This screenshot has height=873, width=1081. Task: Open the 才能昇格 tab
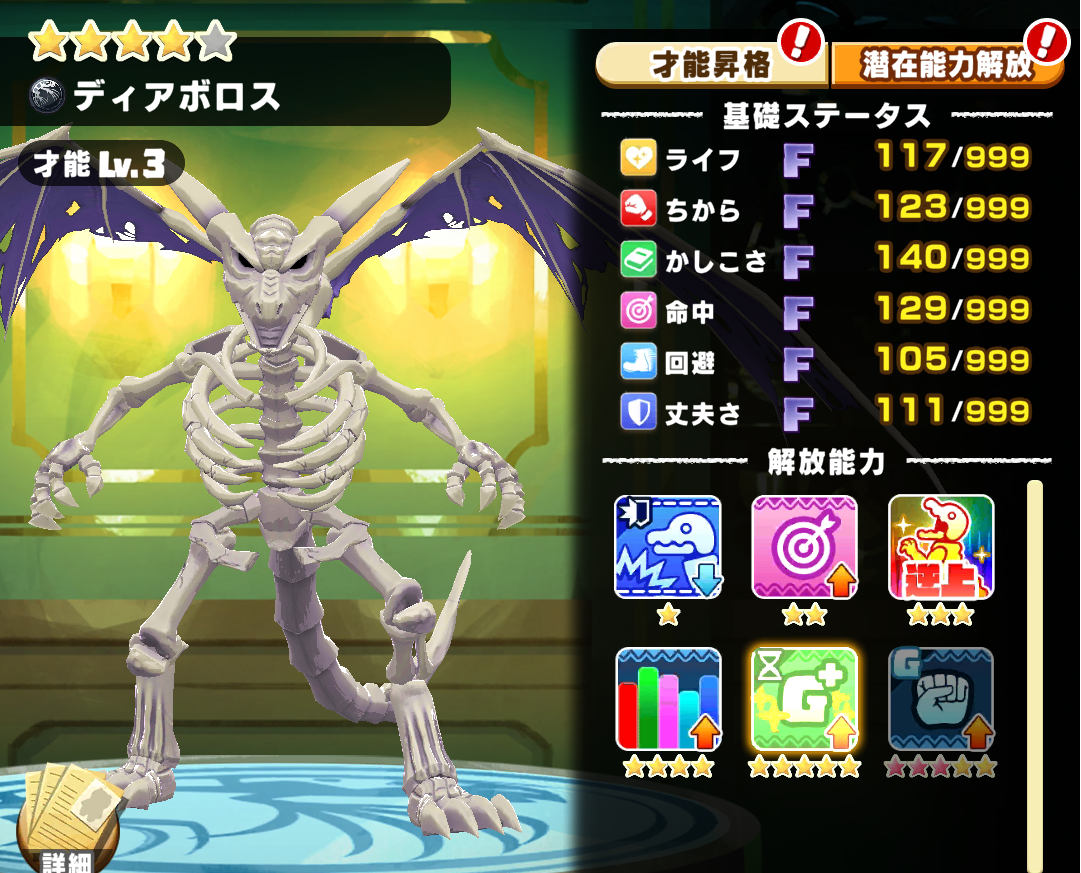[x=711, y=65]
